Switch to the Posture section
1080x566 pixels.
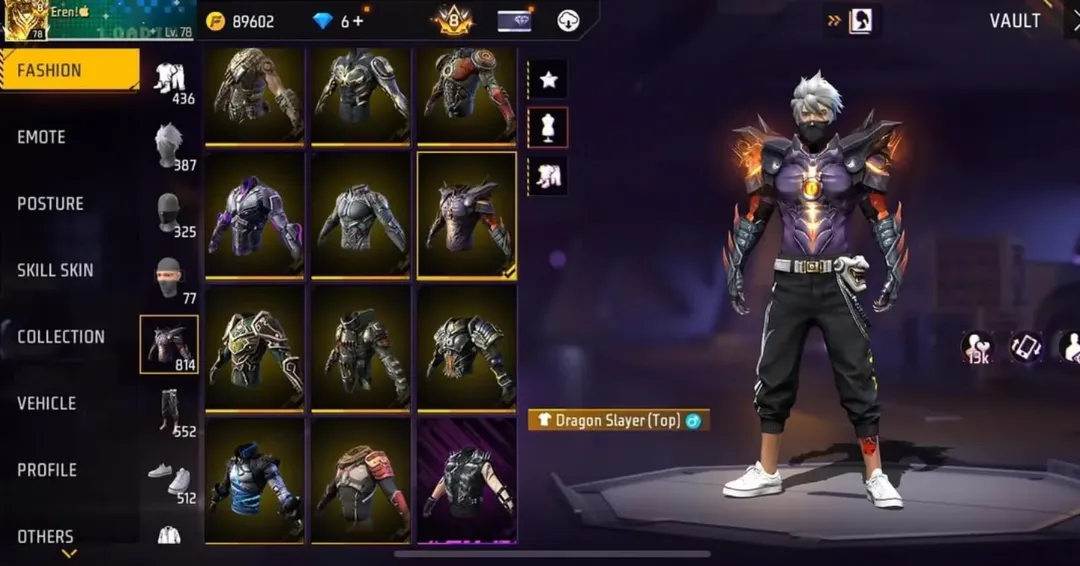click(x=50, y=204)
